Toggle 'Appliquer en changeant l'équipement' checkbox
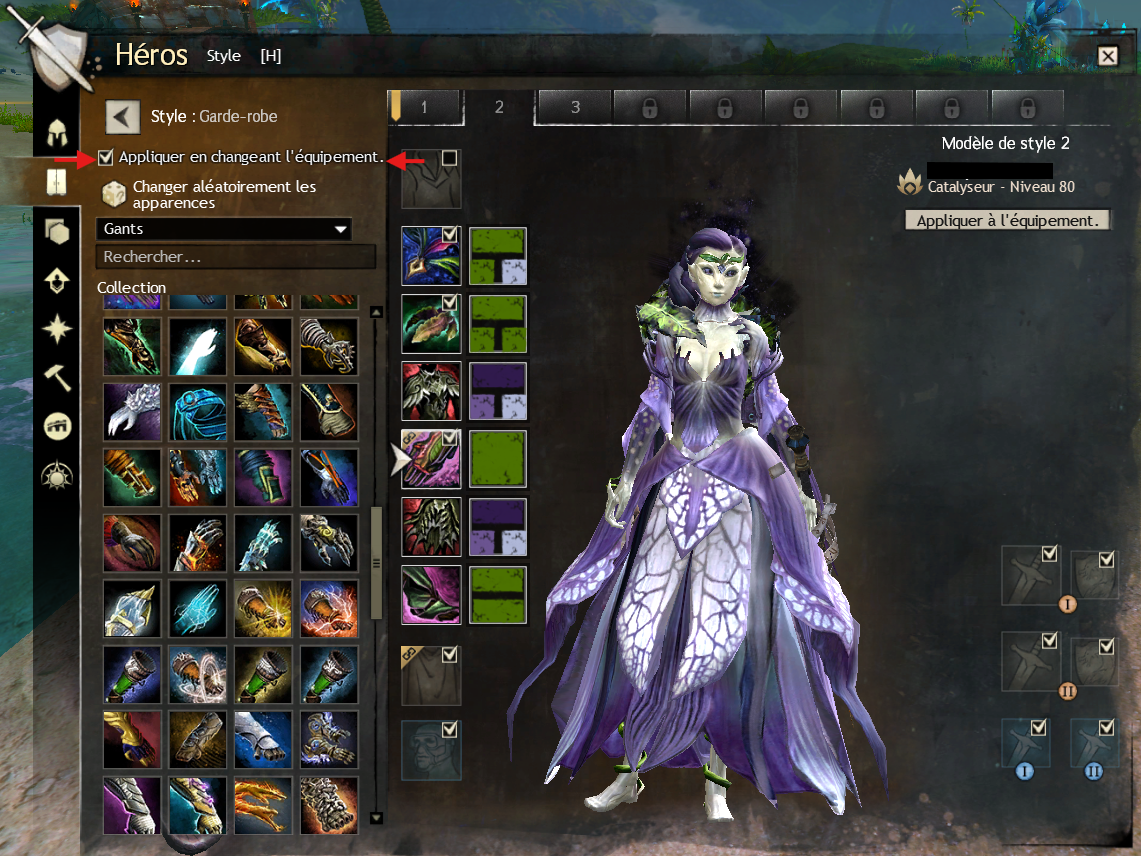1141x856 pixels. [106, 157]
